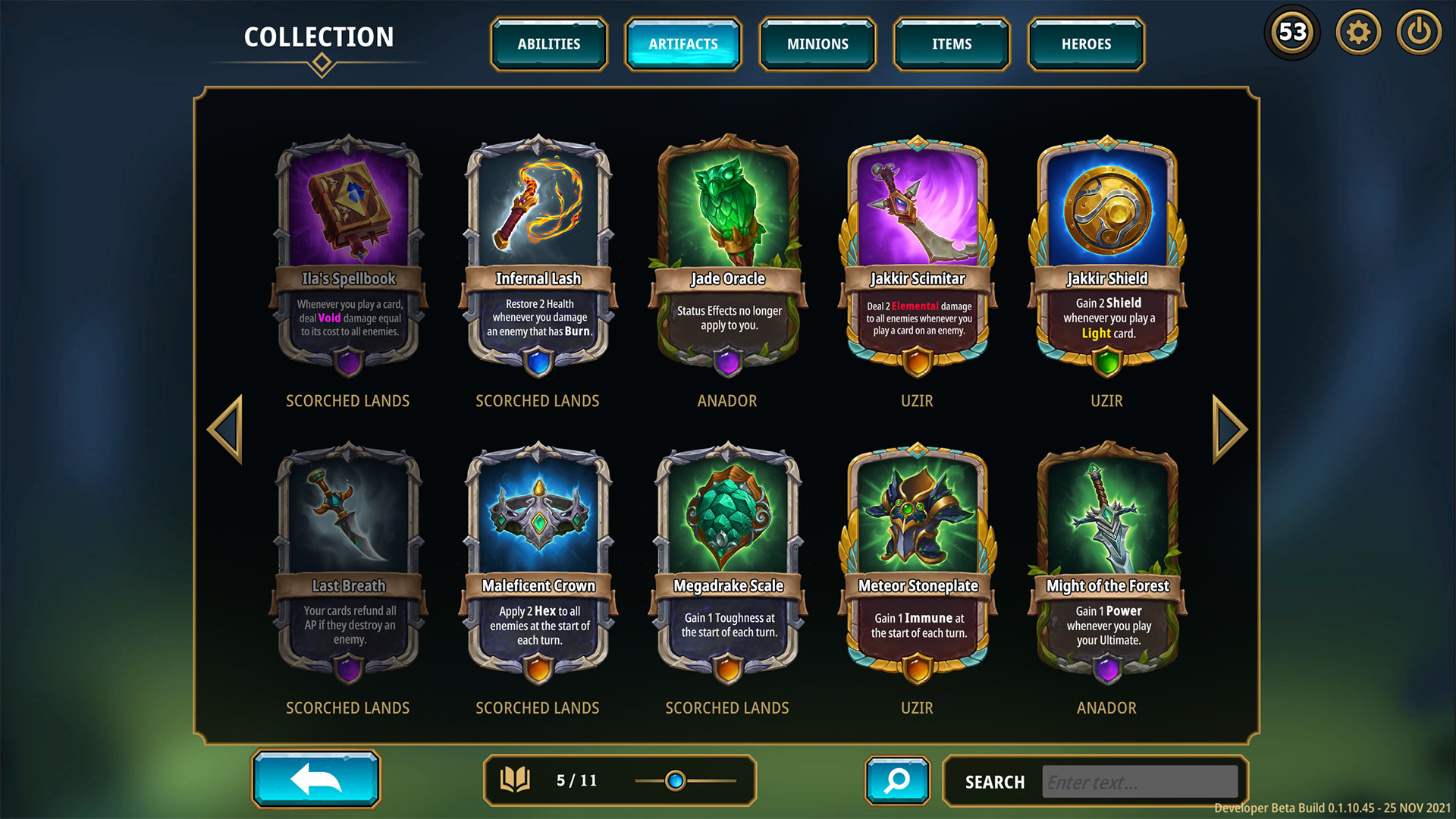Open the Minions collection tab
Viewport: 1456px width, 819px height.
click(x=817, y=44)
